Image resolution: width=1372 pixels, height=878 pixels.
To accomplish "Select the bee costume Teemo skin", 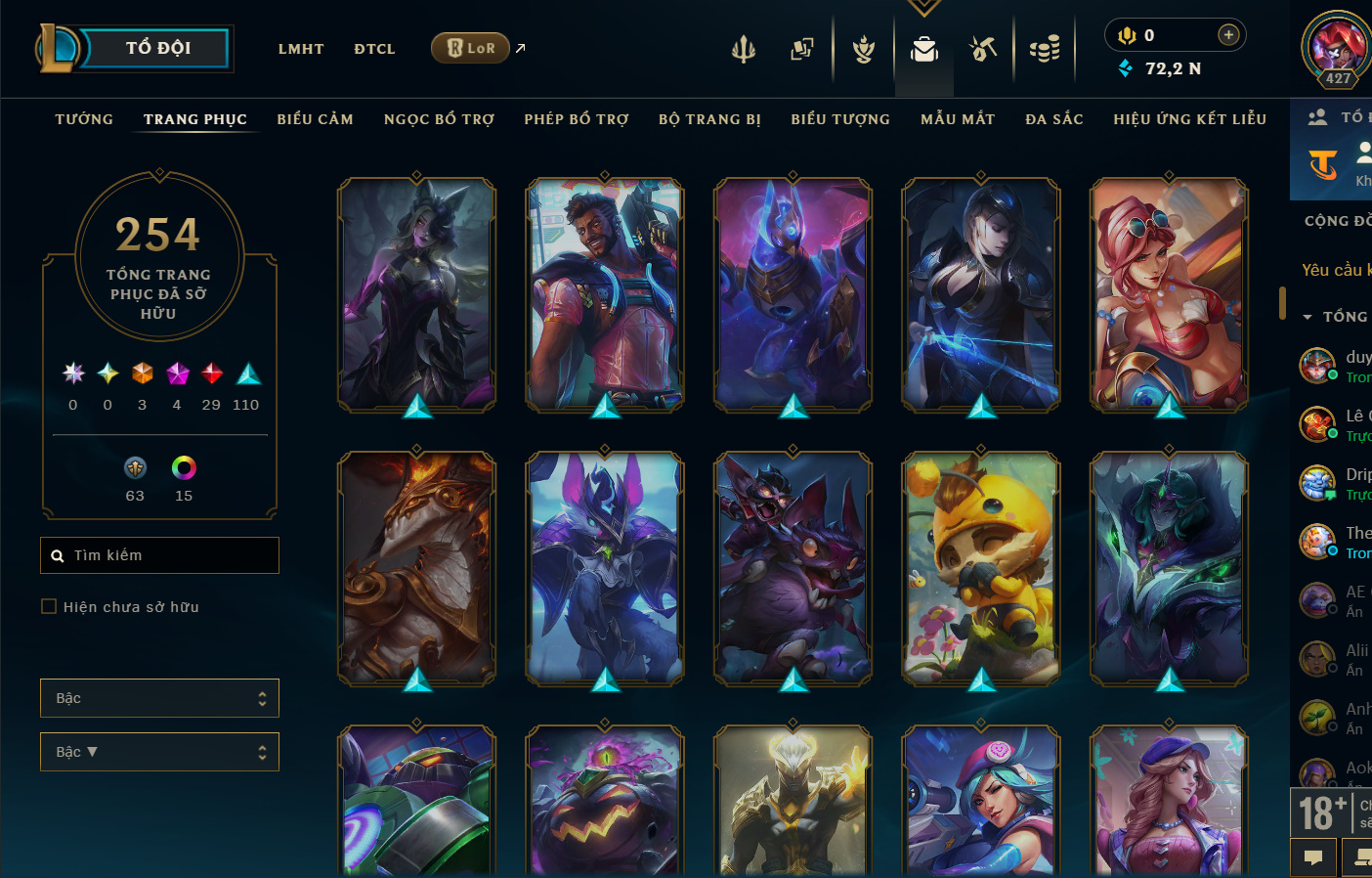I will point(981,568).
